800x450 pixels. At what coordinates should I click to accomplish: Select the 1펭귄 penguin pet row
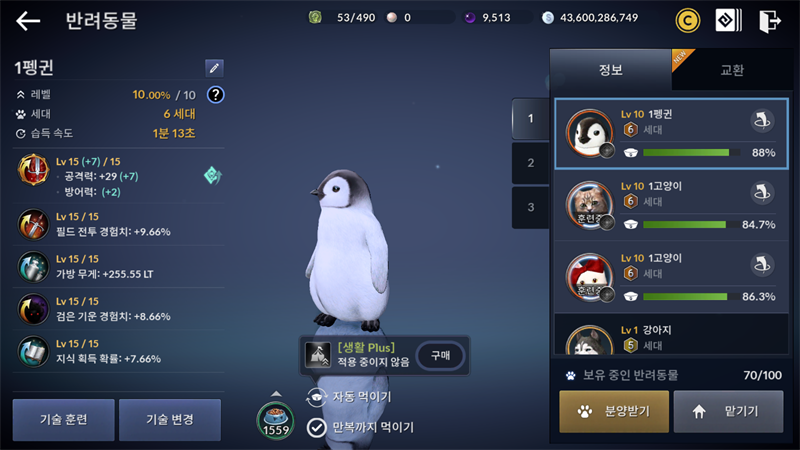pyautogui.click(x=671, y=135)
